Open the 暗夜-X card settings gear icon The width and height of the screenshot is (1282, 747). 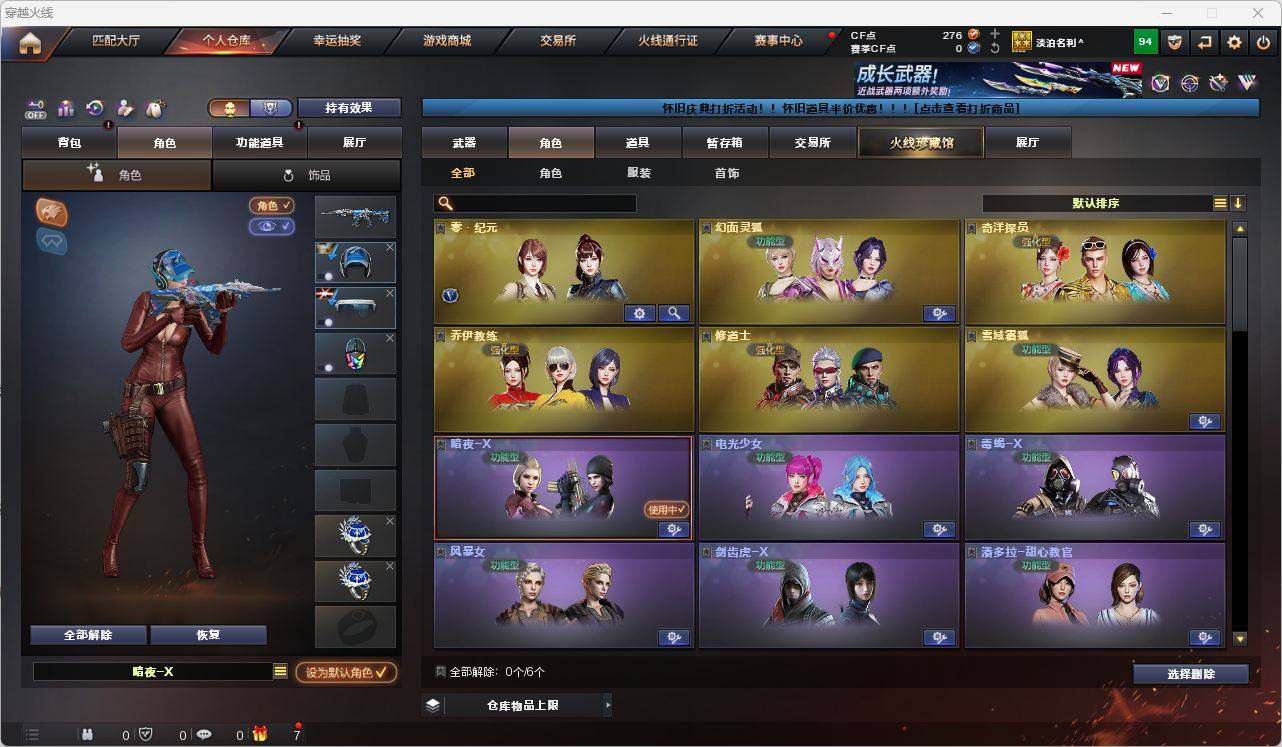(674, 530)
